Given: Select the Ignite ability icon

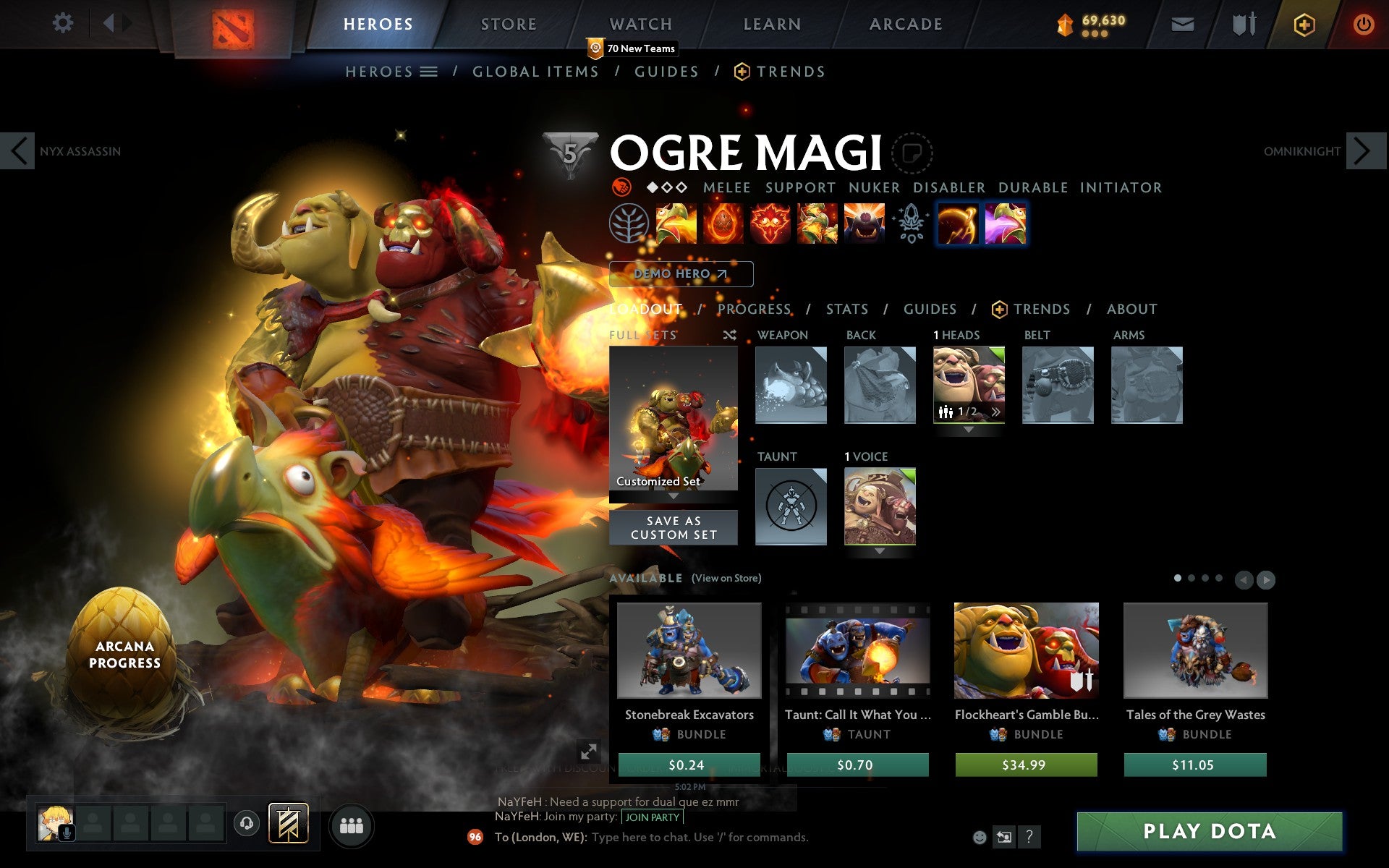Looking at the screenshot, I should tap(721, 224).
